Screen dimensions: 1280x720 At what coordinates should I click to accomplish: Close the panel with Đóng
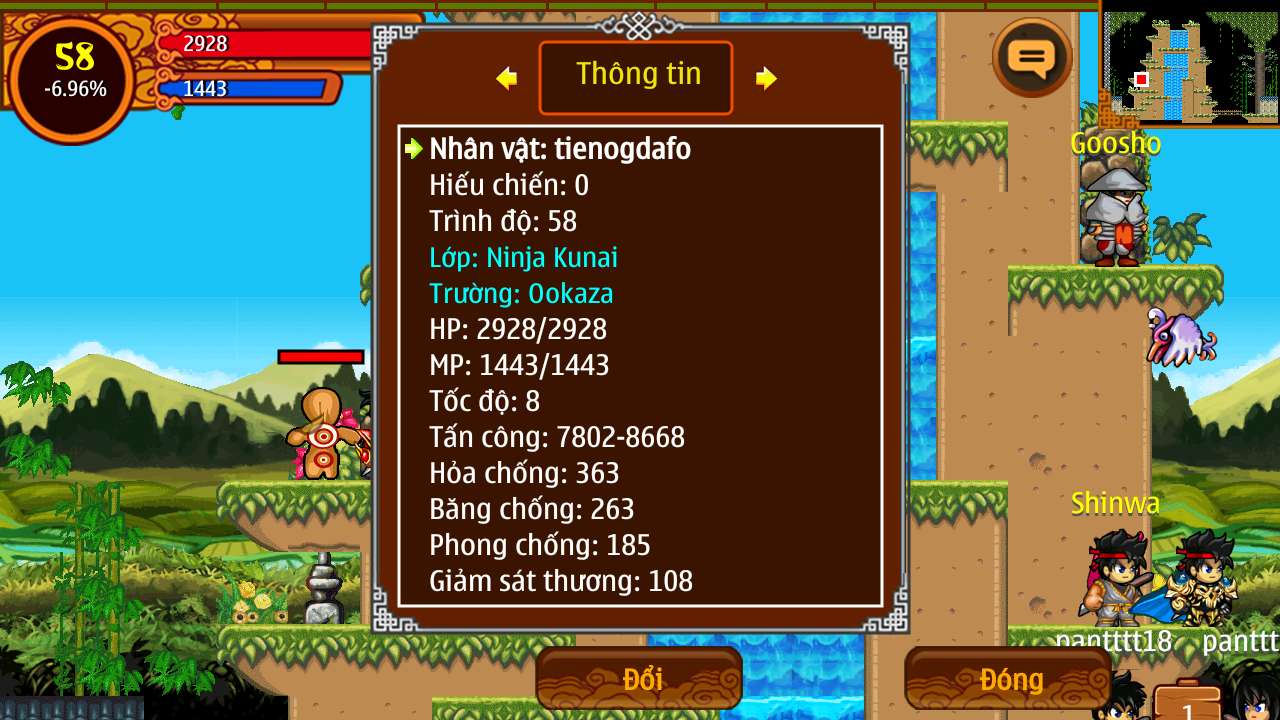pos(1008,679)
